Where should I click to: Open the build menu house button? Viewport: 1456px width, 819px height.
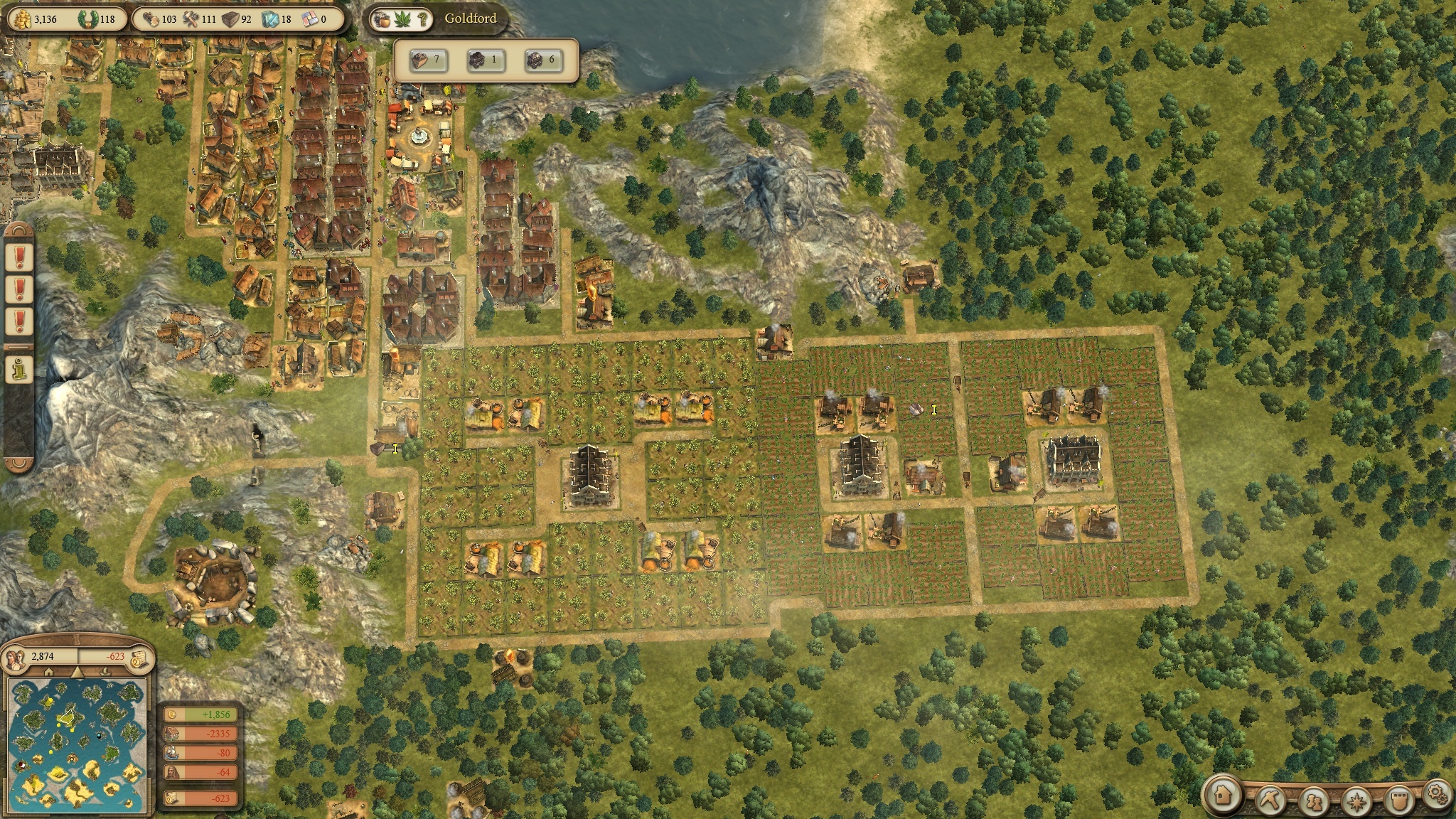click(x=1224, y=795)
